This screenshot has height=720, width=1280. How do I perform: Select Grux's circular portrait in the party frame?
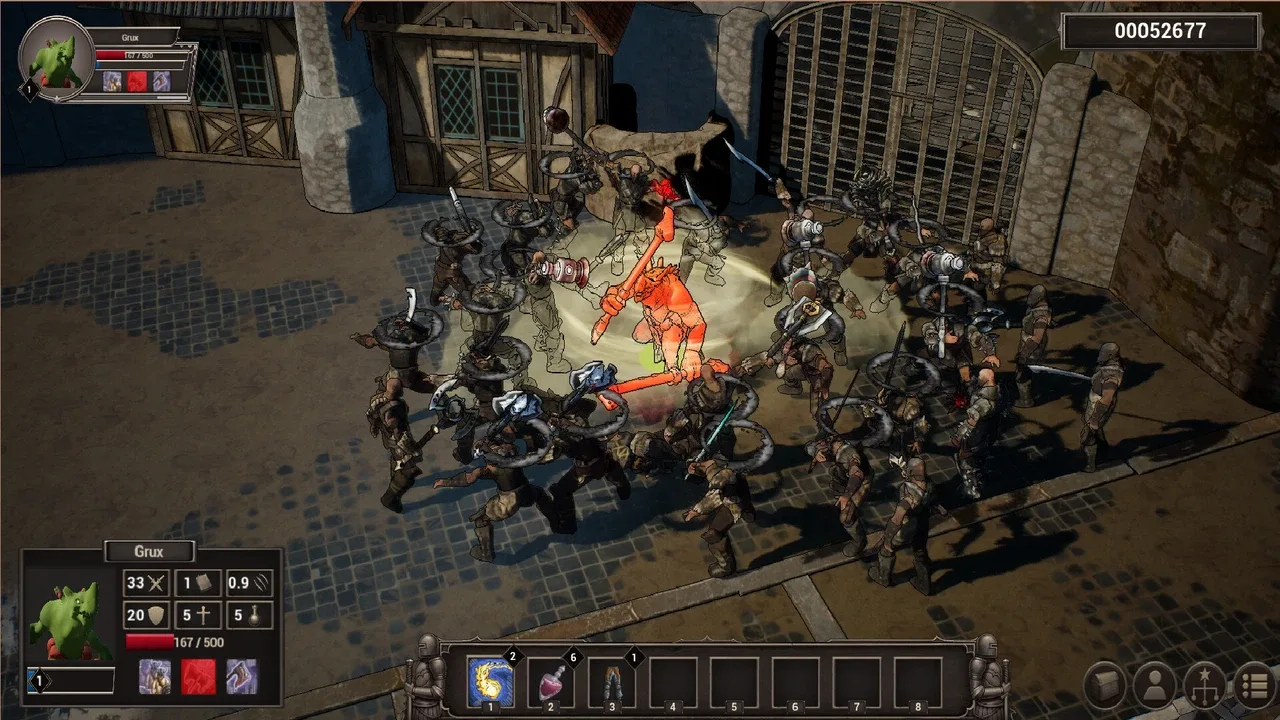(56, 58)
